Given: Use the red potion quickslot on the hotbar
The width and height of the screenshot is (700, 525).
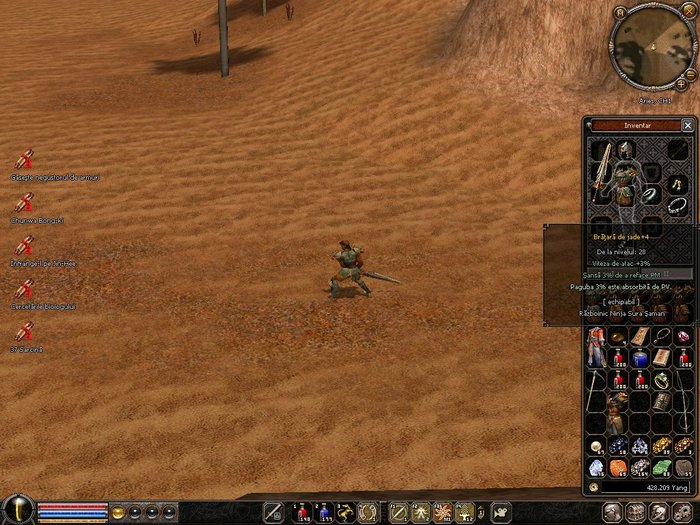Looking at the screenshot, I should pyautogui.click(x=300, y=513).
